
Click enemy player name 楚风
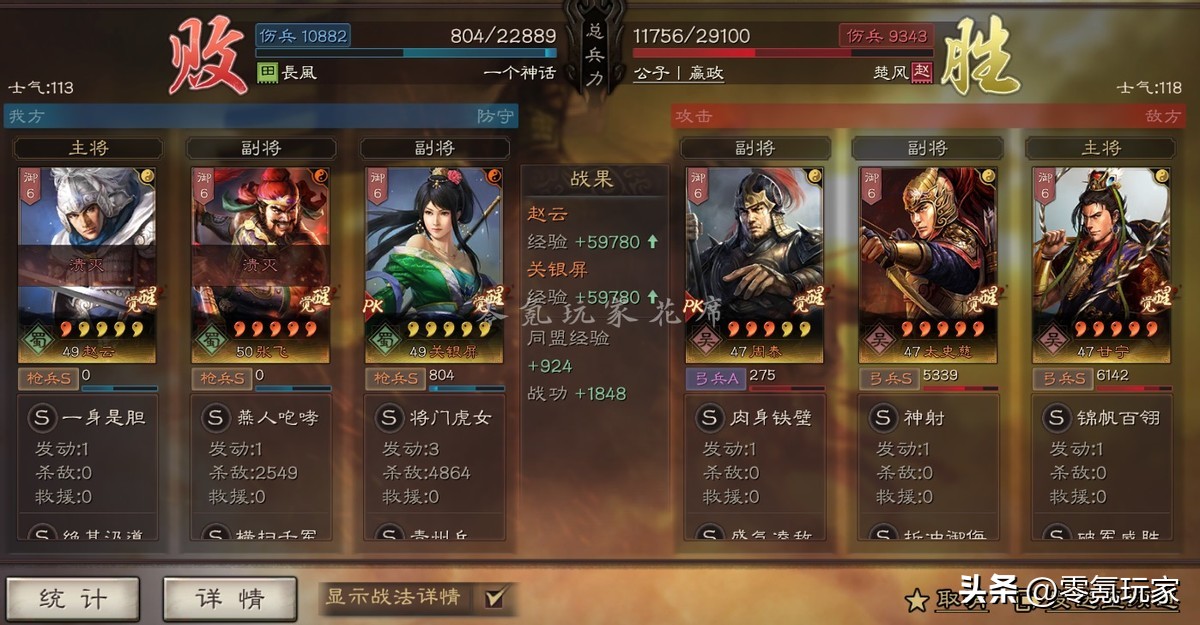[890, 73]
